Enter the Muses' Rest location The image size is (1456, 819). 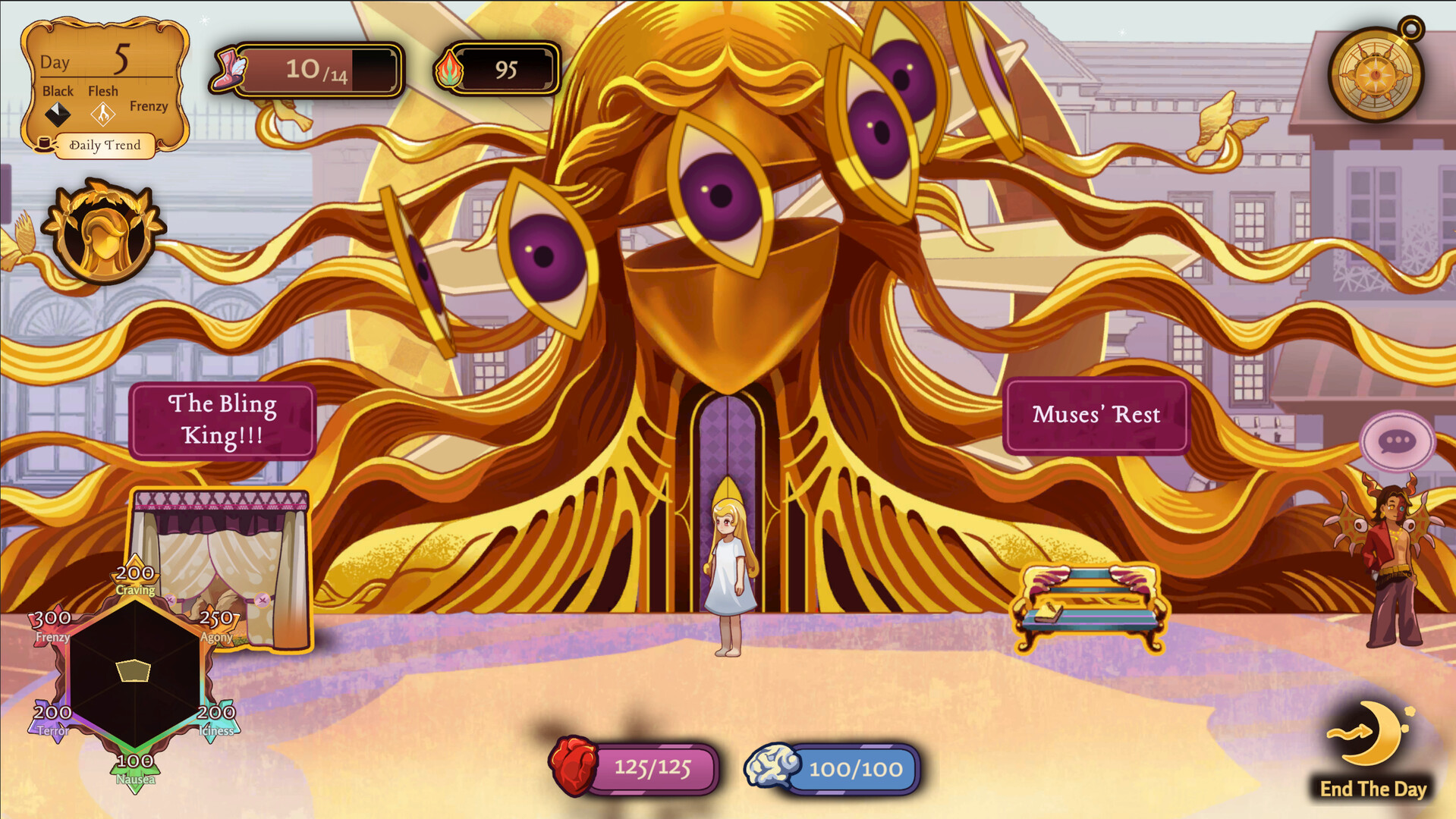click(x=1097, y=415)
